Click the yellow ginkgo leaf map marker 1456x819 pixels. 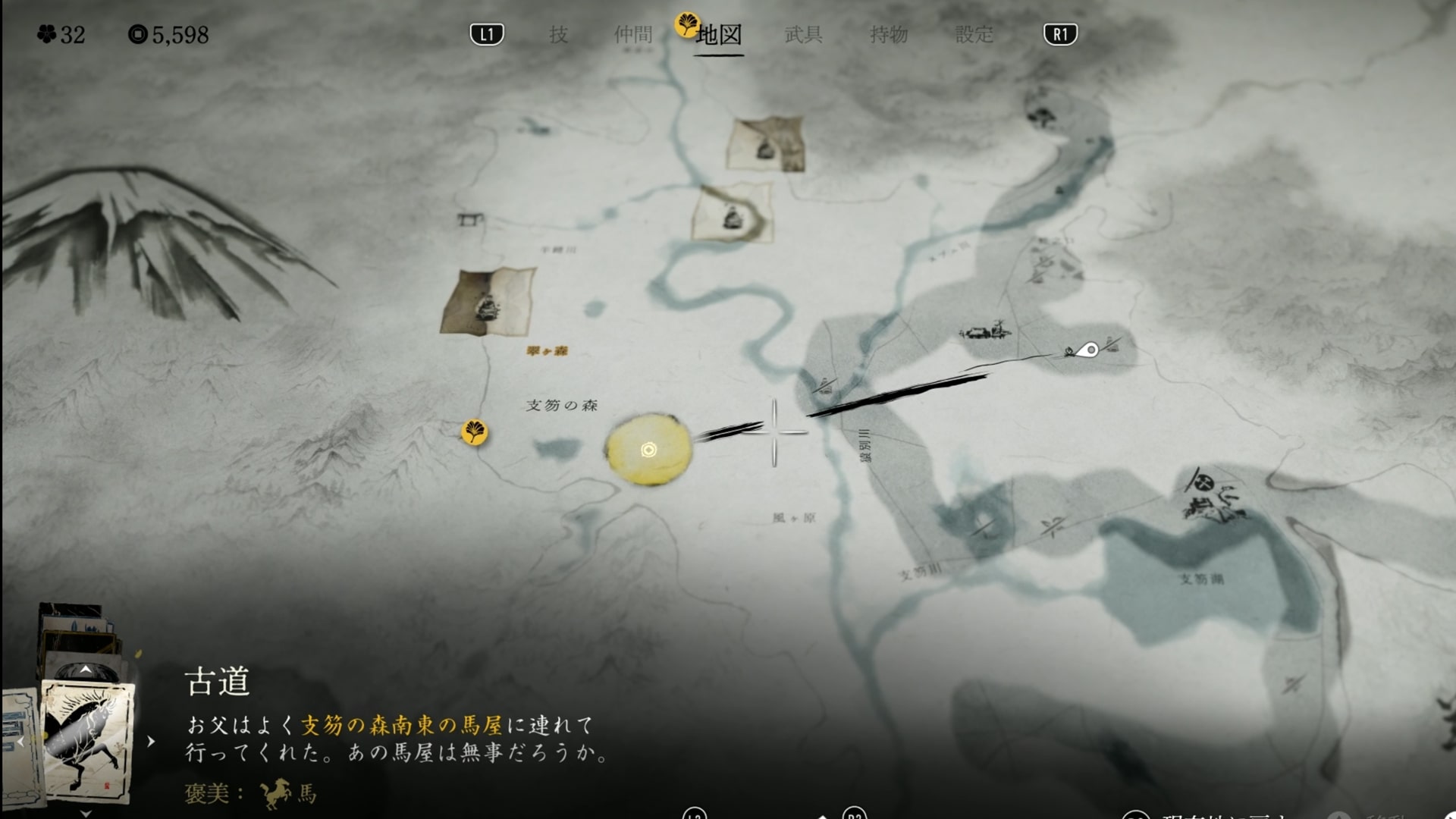[475, 432]
